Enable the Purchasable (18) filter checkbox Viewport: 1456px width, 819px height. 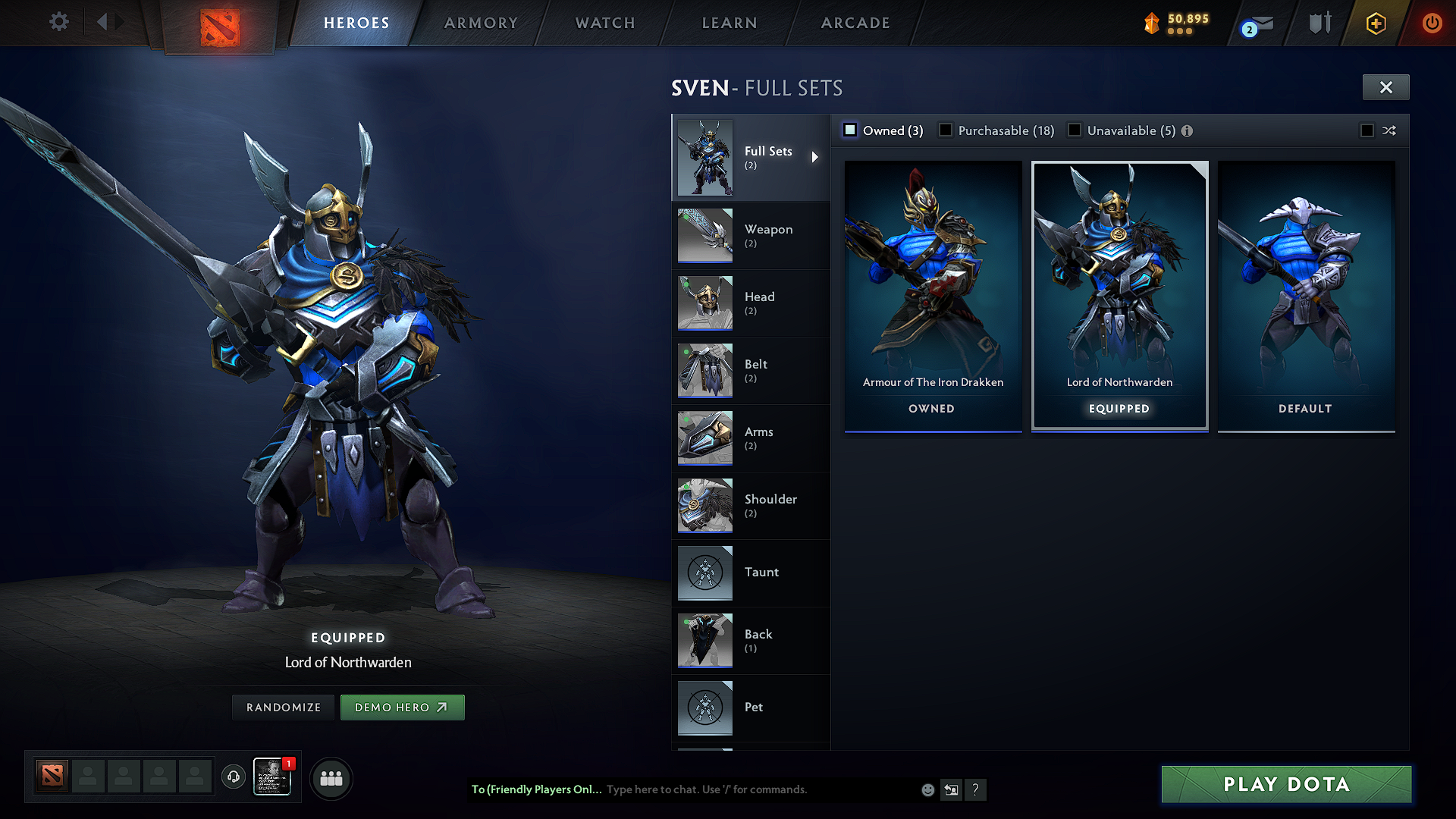[x=946, y=130]
